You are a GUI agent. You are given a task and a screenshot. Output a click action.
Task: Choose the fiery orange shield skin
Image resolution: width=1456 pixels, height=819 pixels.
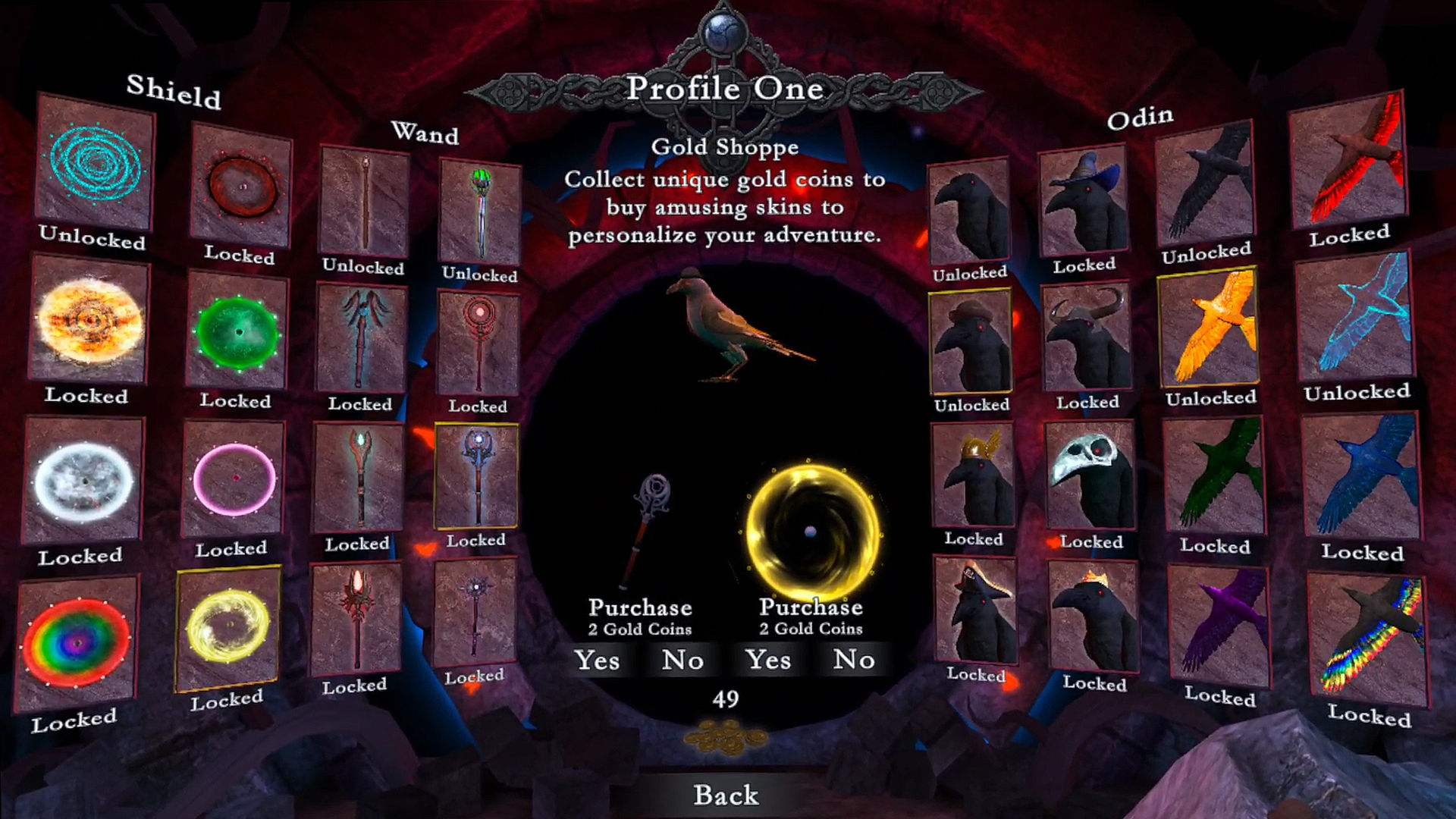click(89, 320)
